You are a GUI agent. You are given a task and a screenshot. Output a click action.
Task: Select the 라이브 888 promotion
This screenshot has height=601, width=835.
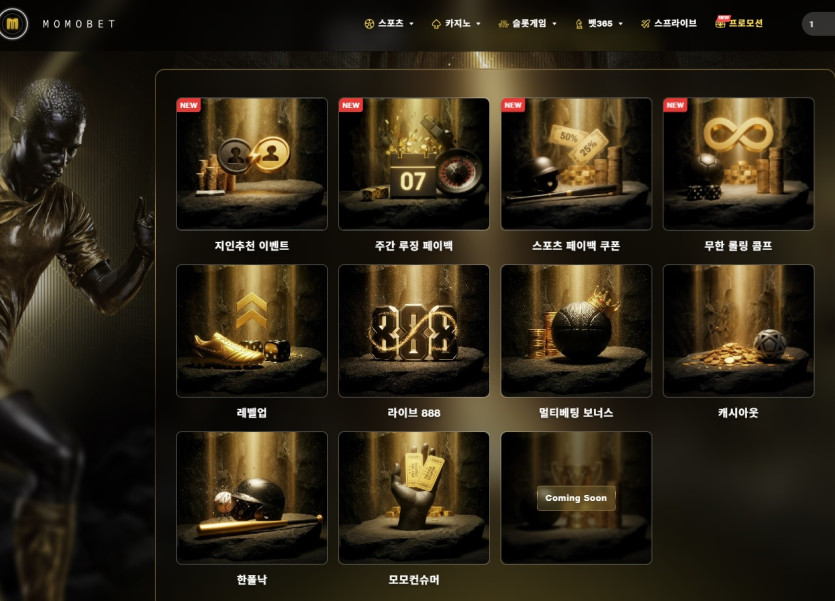414,331
